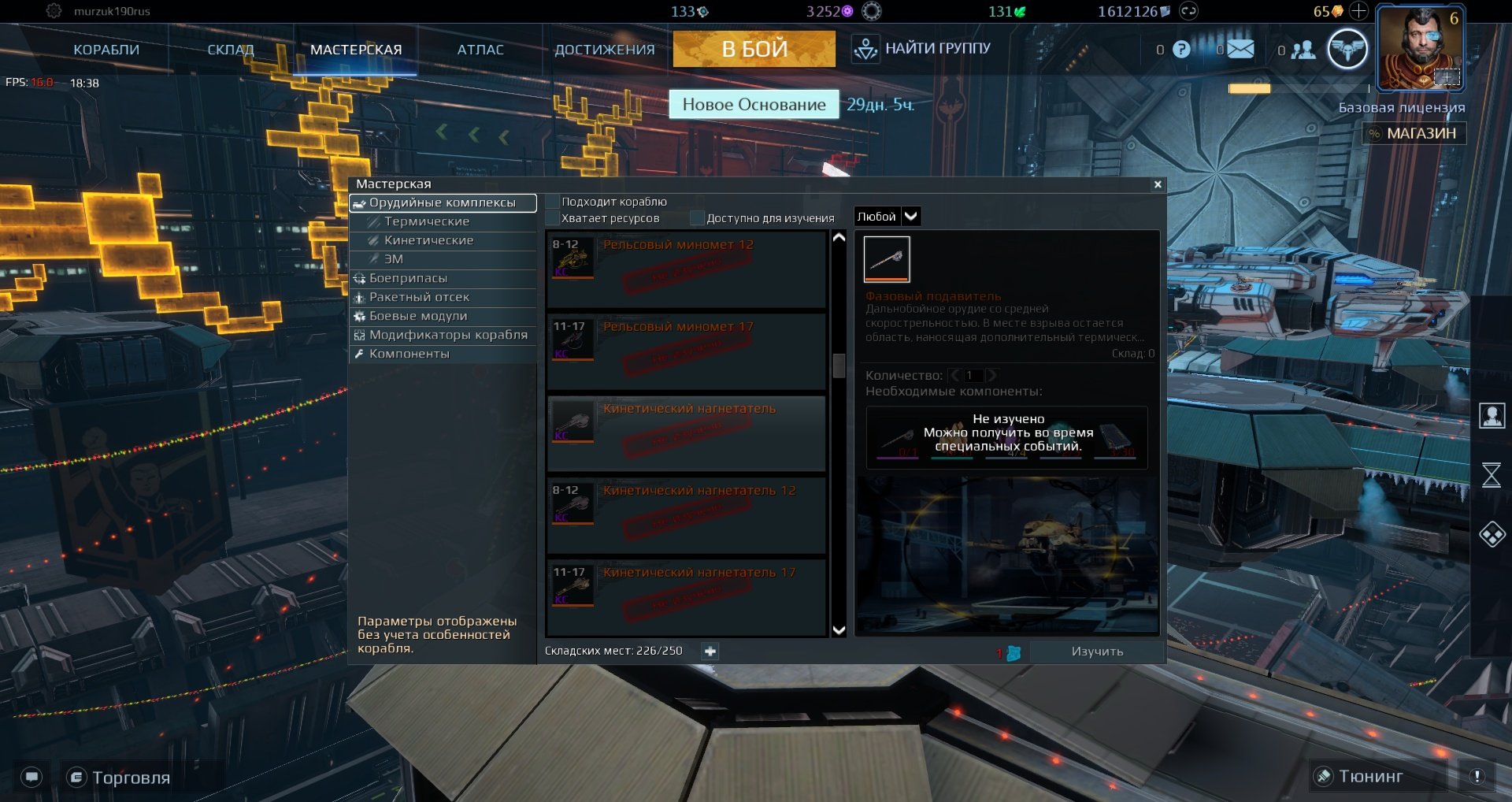The height and width of the screenshot is (802, 1512).
Task: Switch to the Склад tab
Action: coord(231,50)
